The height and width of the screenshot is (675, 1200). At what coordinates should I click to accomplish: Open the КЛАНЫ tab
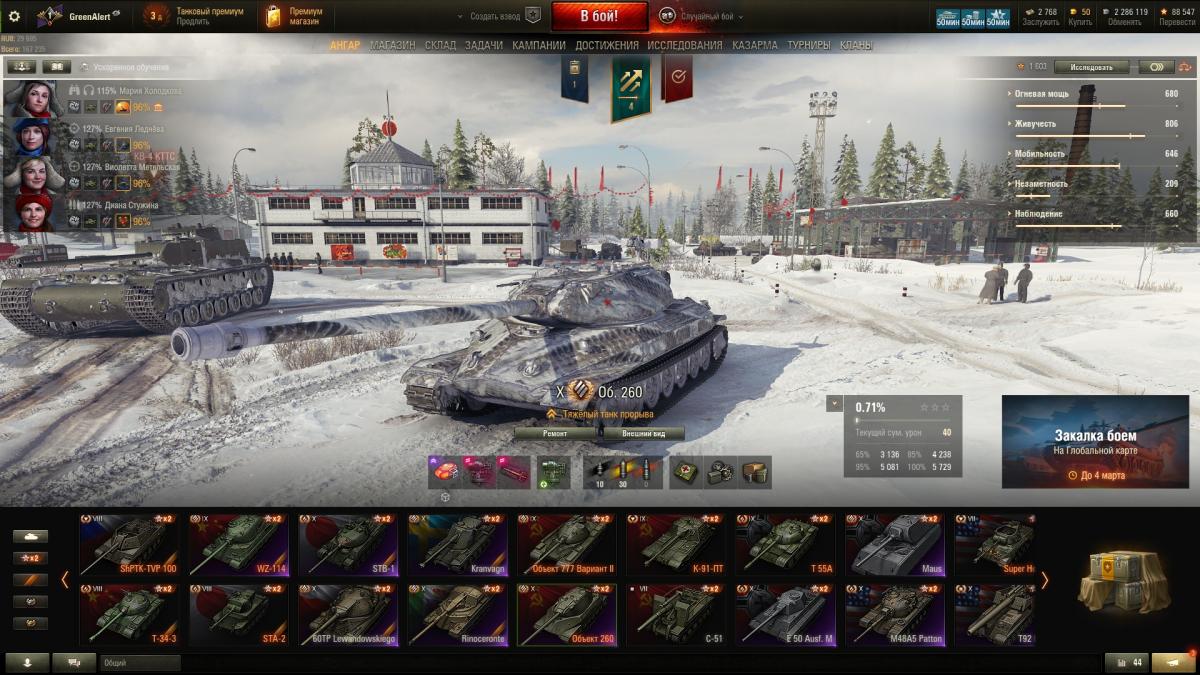point(855,45)
